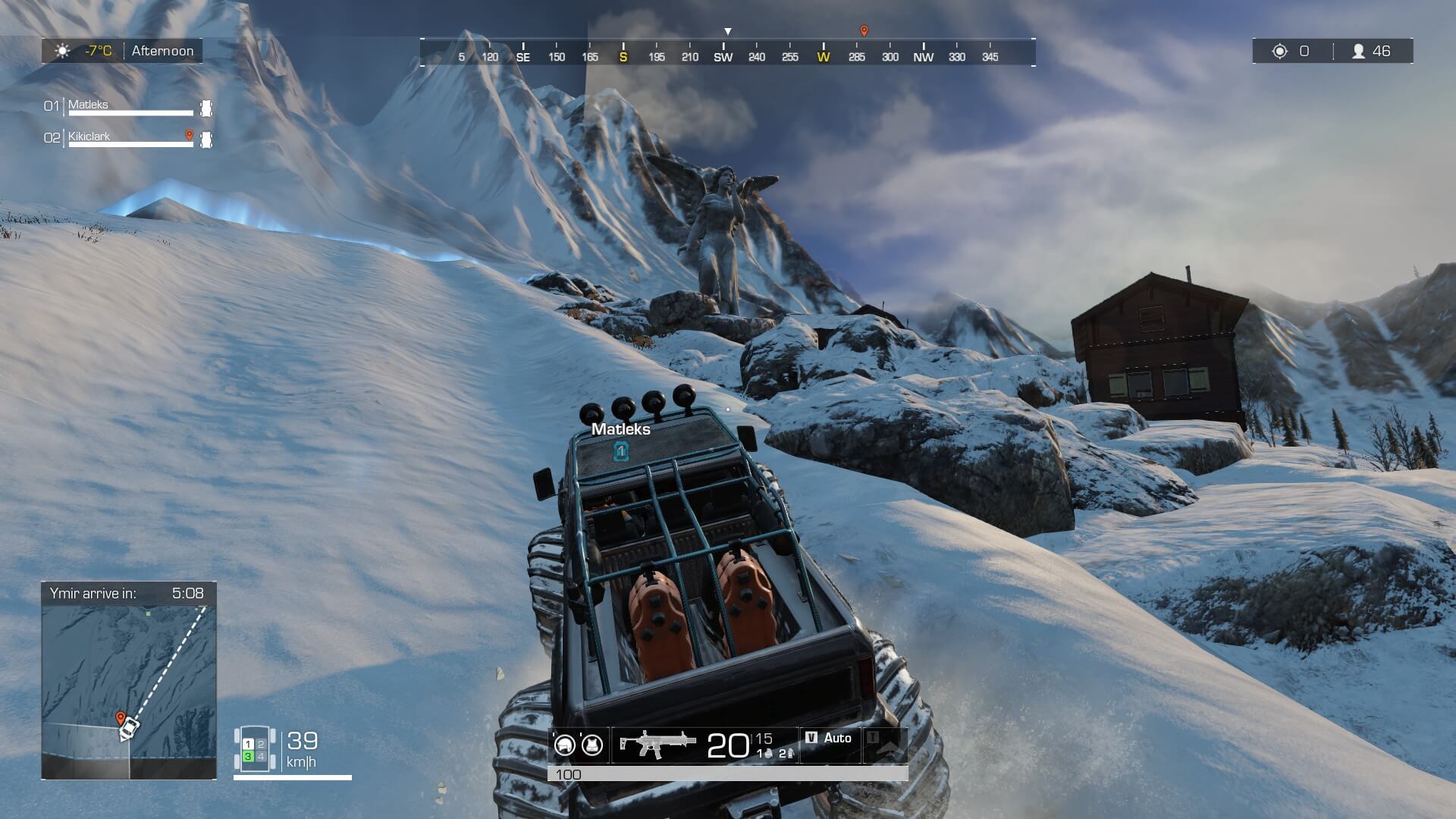Open the minimap

(x=129, y=690)
